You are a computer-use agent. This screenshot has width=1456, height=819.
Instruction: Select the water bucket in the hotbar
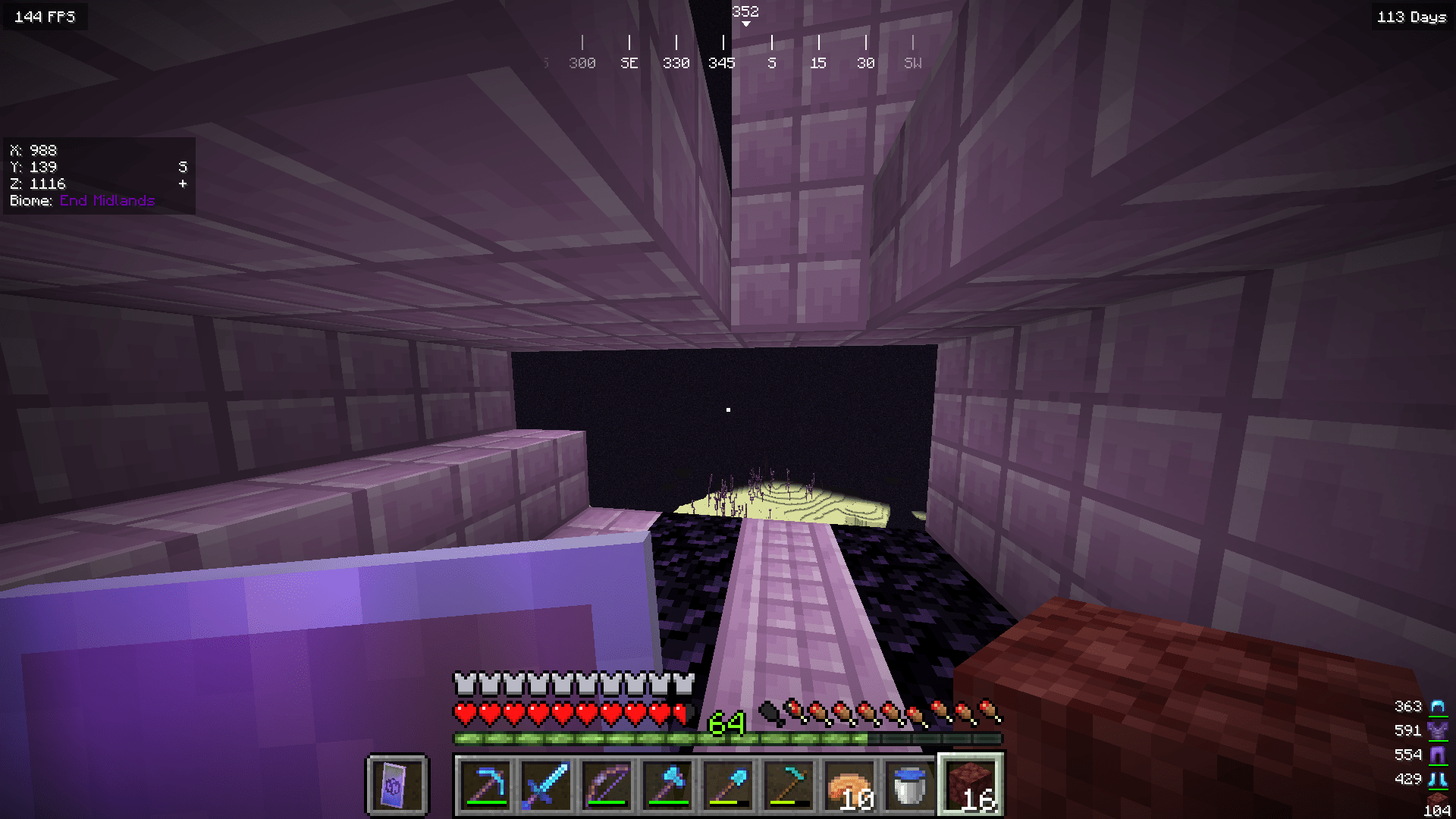tap(908, 786)
